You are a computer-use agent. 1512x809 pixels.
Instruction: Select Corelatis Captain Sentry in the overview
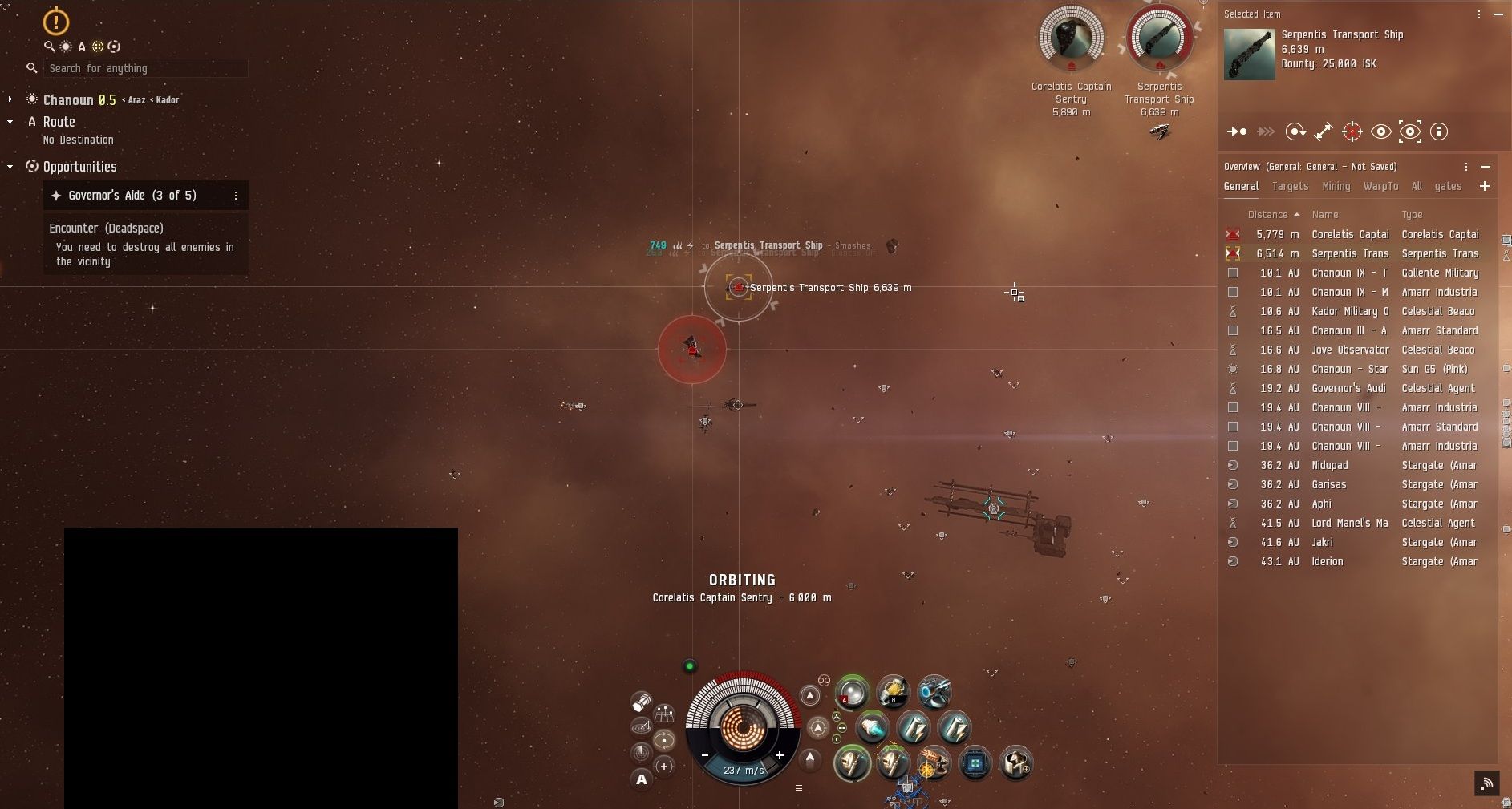[1350, 234]
